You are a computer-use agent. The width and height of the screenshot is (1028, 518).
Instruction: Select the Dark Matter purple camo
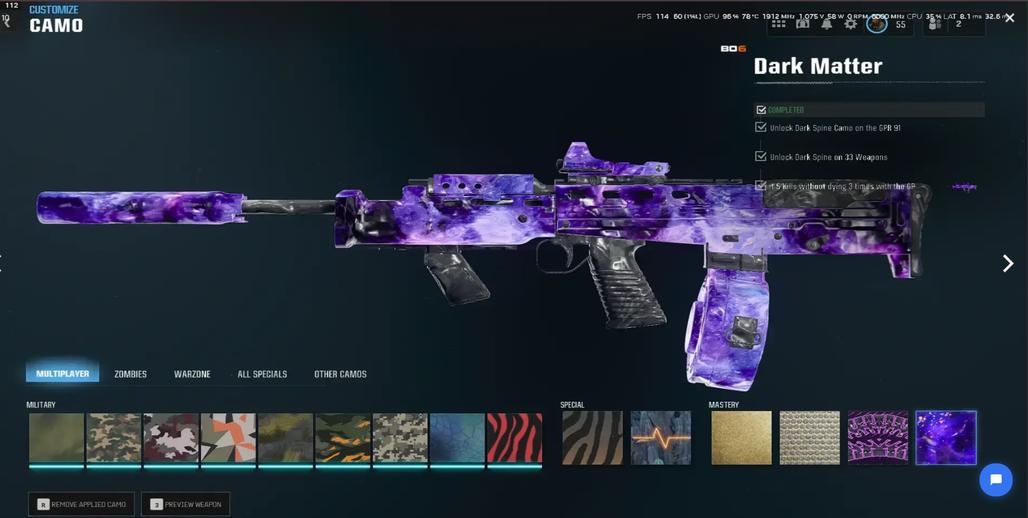[x=945, y=438]
